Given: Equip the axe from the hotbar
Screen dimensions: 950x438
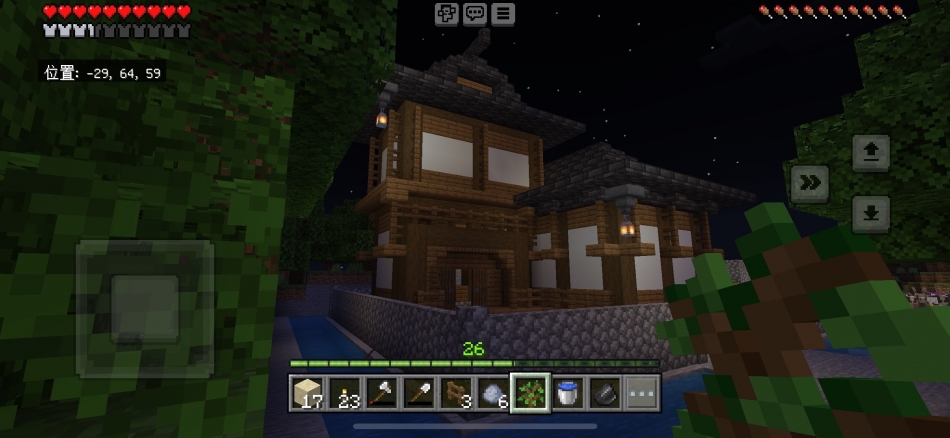Looking at the screenshot, I should point(382,393).
